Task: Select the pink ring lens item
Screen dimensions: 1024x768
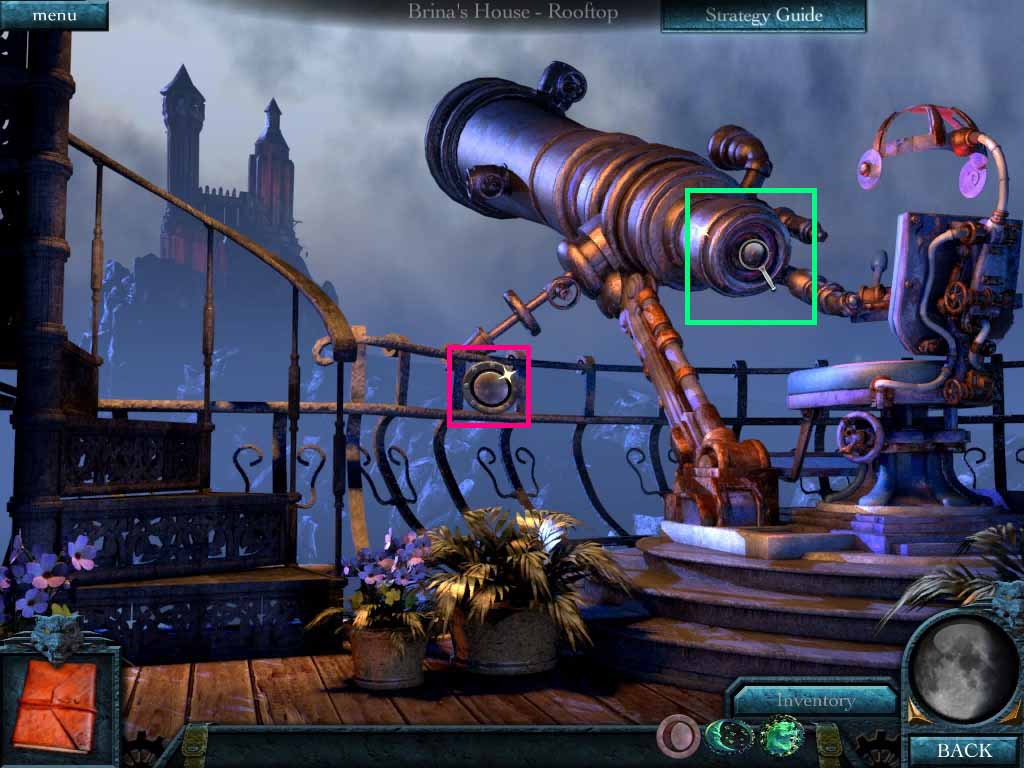Action: pyautogui.click(x=678, y=740)
